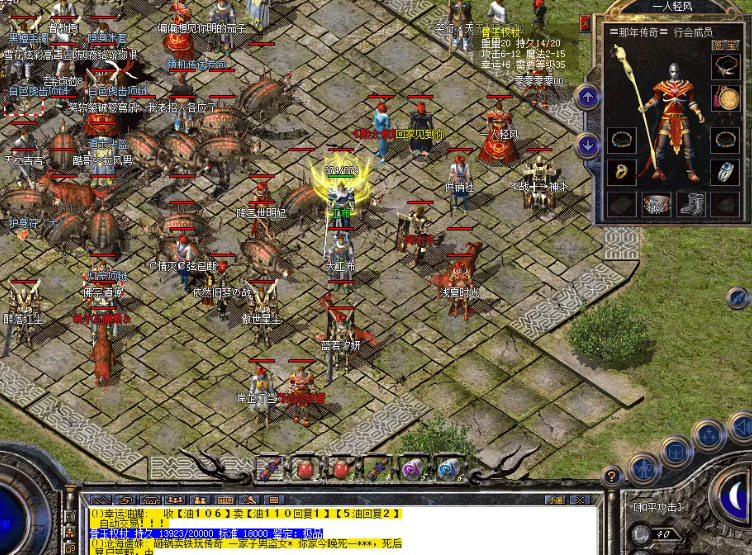
Task: Open the 密宝 treasure button
Action: point(724,45)
